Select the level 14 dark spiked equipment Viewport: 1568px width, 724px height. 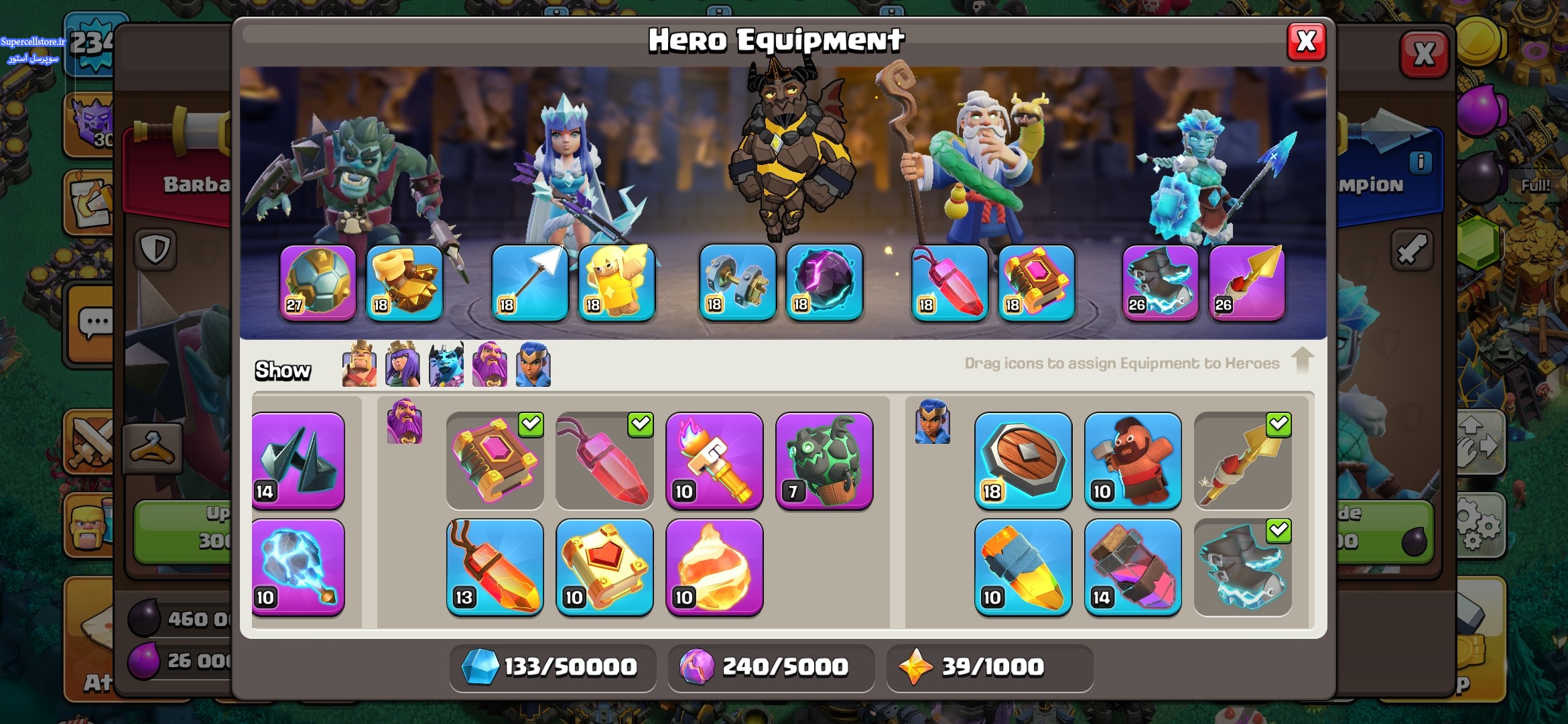(298, 461)
